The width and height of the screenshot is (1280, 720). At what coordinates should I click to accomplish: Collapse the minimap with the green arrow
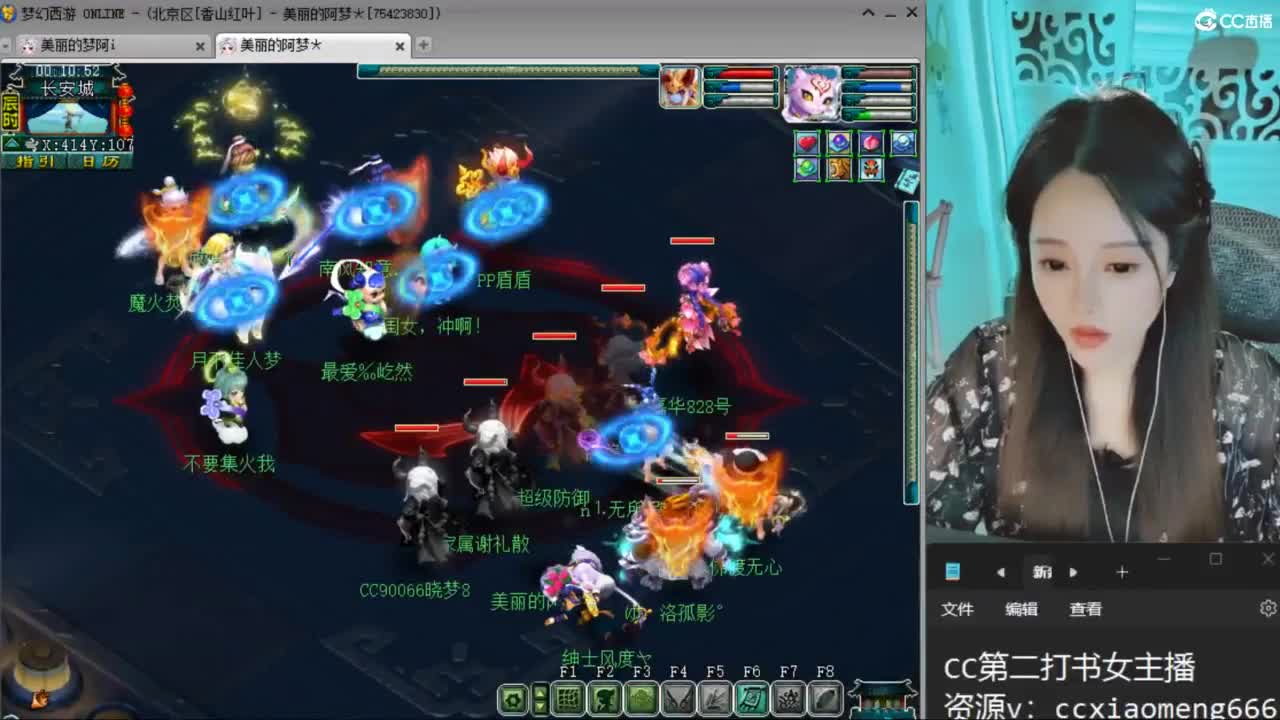pyautogui.click(x=10, y=143)
